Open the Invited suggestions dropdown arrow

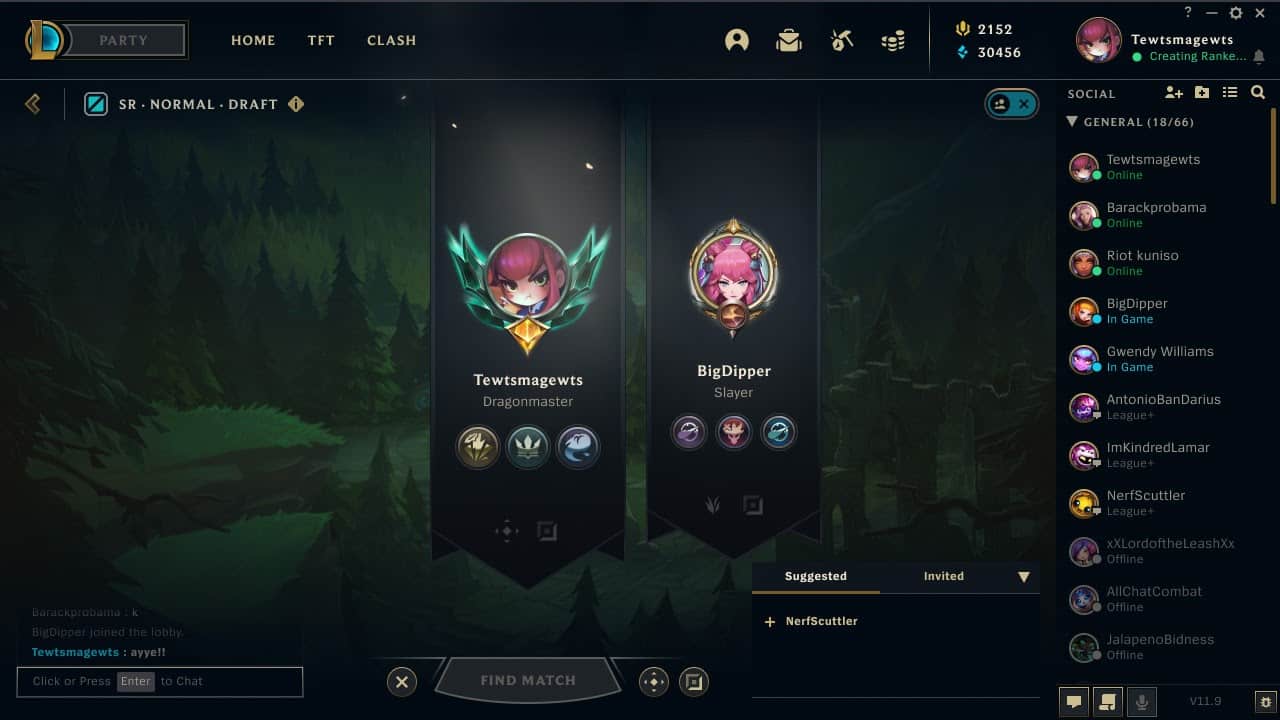pyautogui.click(x=1024, y=577)
